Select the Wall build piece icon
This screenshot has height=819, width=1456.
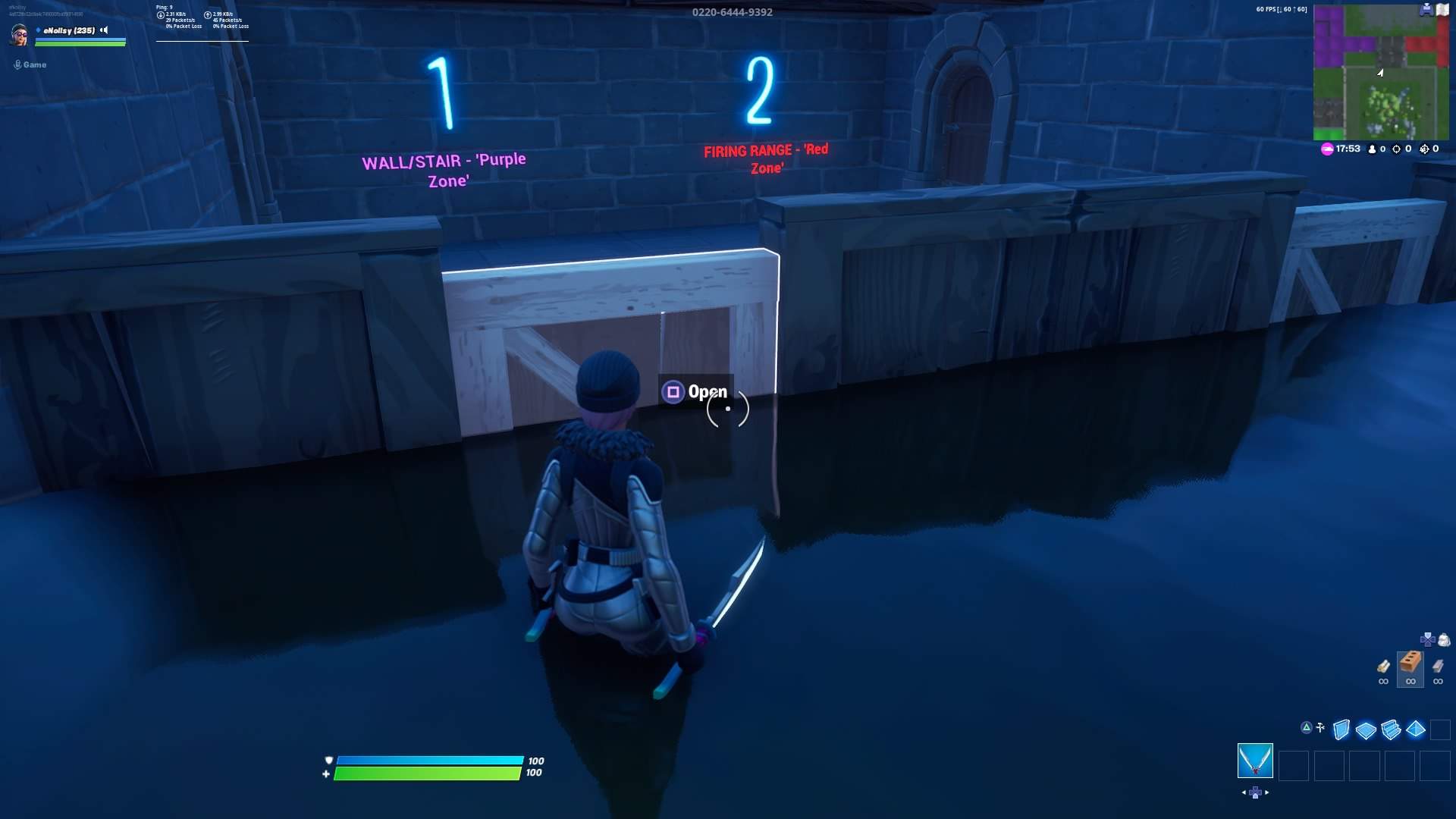(x=1341, y=730)
